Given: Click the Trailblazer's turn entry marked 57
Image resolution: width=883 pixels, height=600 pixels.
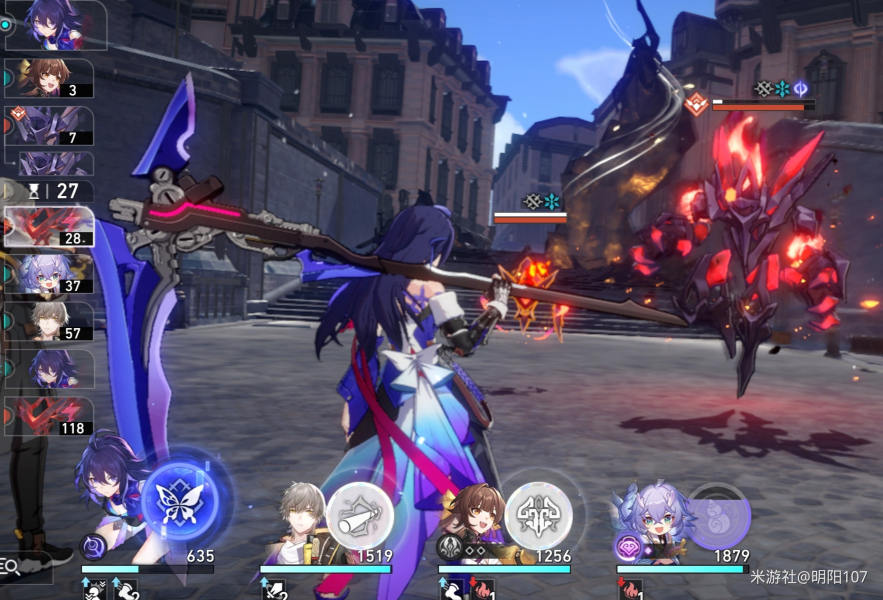Looking at the screenshot, I should (x=50, y=321).
